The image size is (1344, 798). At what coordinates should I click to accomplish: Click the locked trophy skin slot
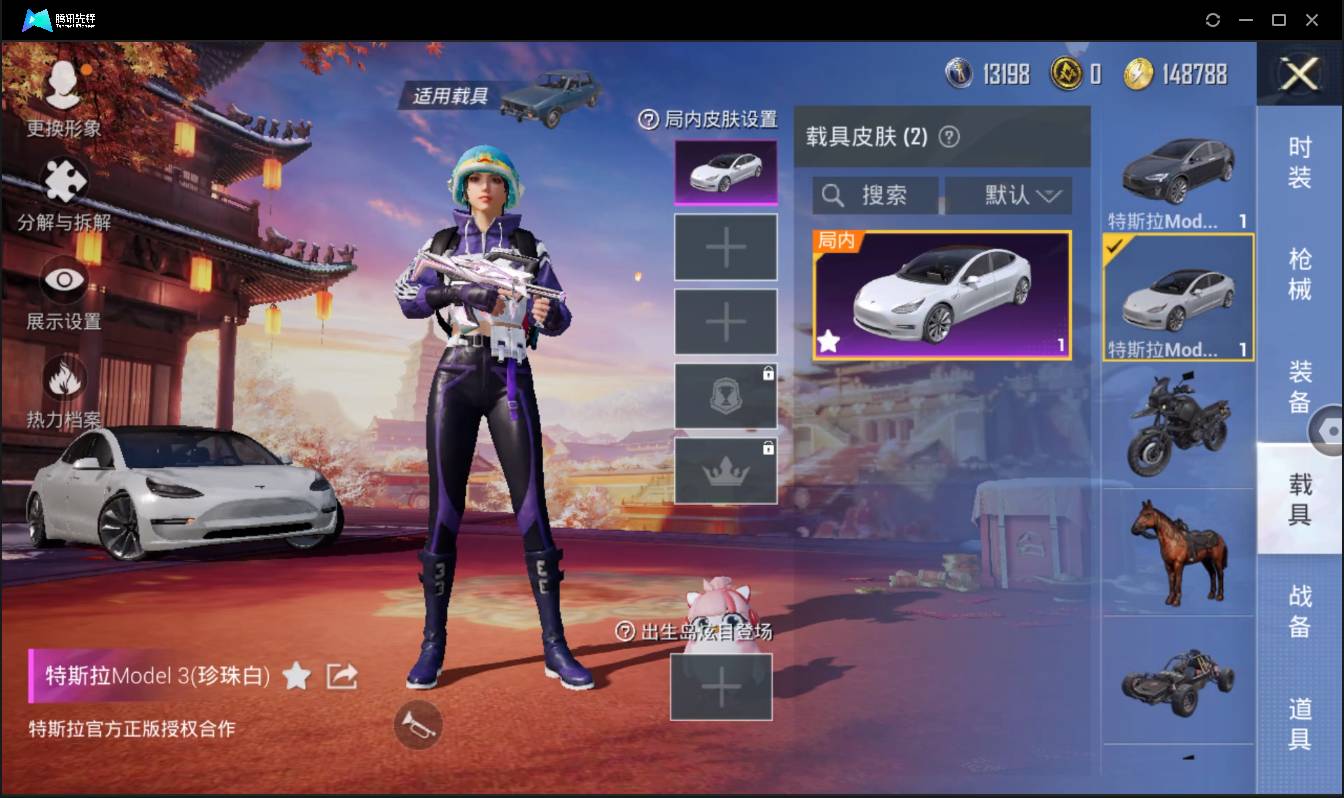pos(725,395)
